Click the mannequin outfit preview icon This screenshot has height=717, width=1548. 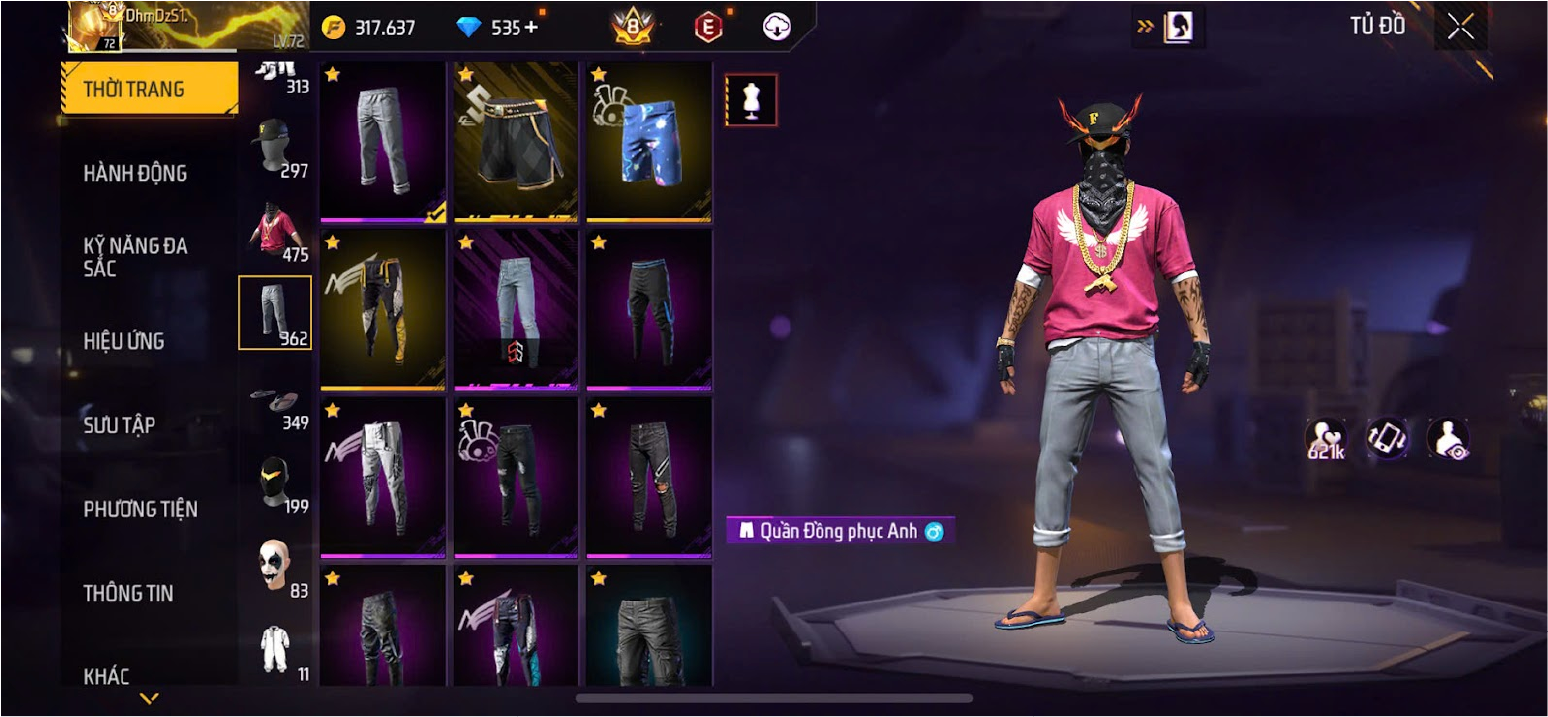[x=751, y=100]
